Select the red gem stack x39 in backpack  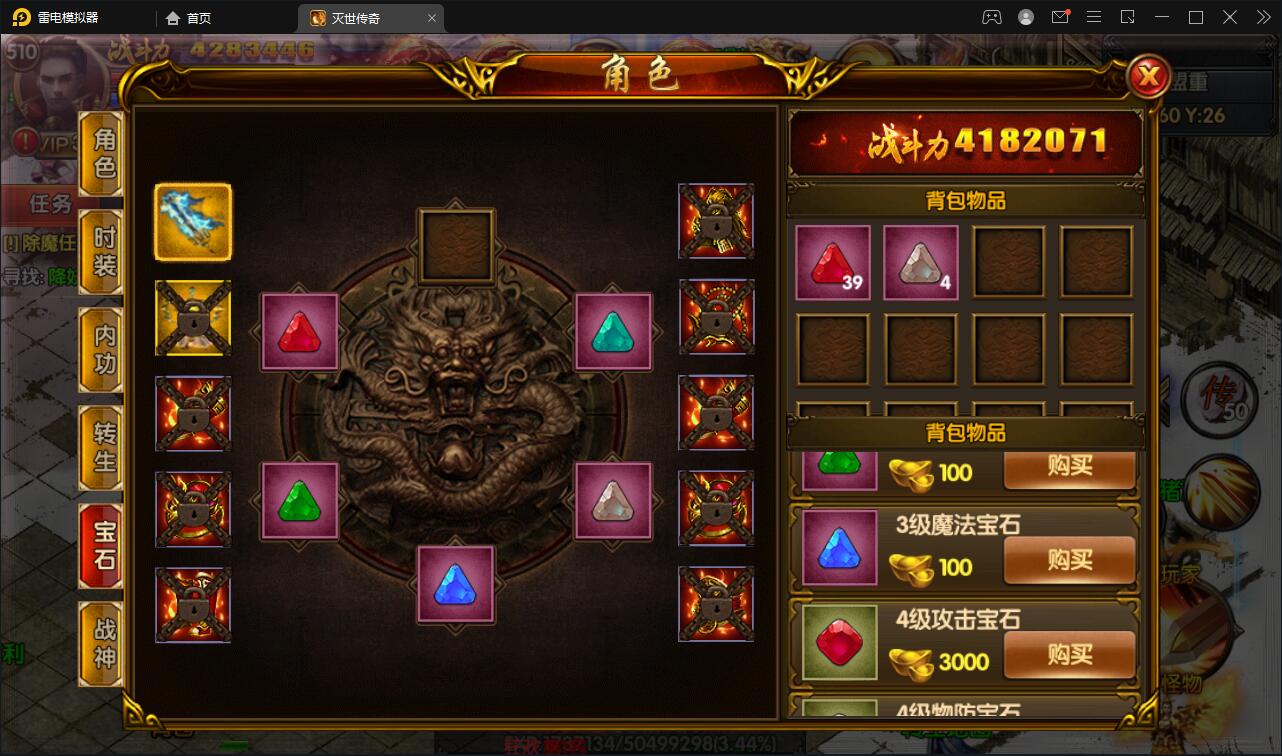click(x=831, y=262)
